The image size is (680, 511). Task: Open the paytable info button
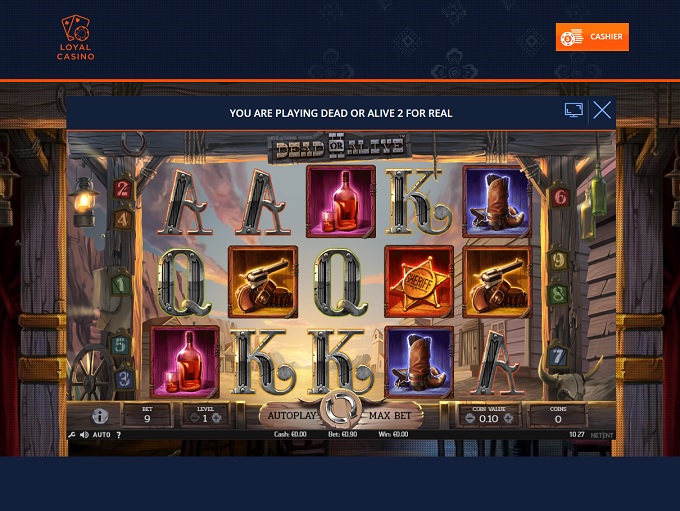tap(100, 416)
